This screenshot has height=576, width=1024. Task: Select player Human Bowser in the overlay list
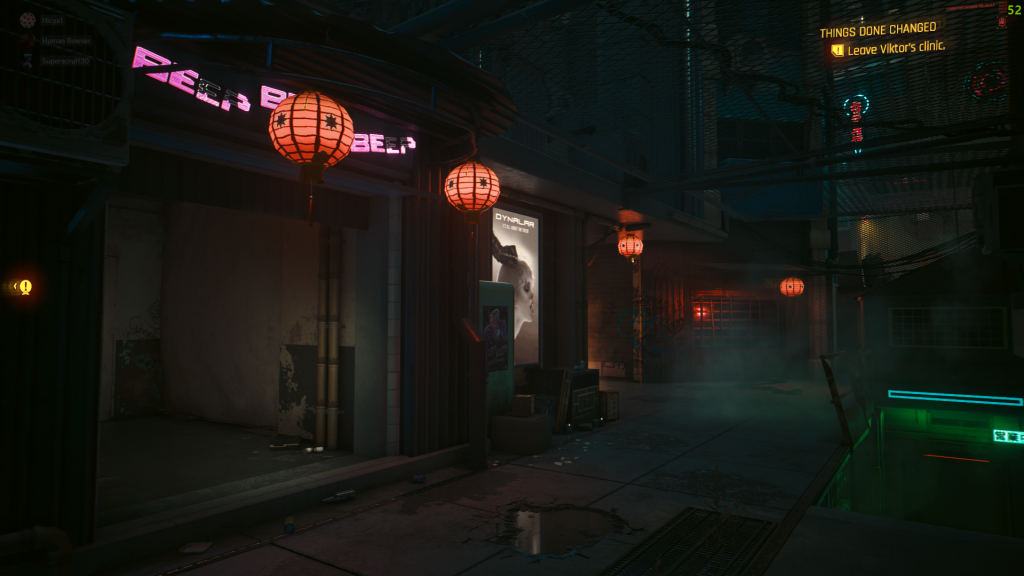66,41
